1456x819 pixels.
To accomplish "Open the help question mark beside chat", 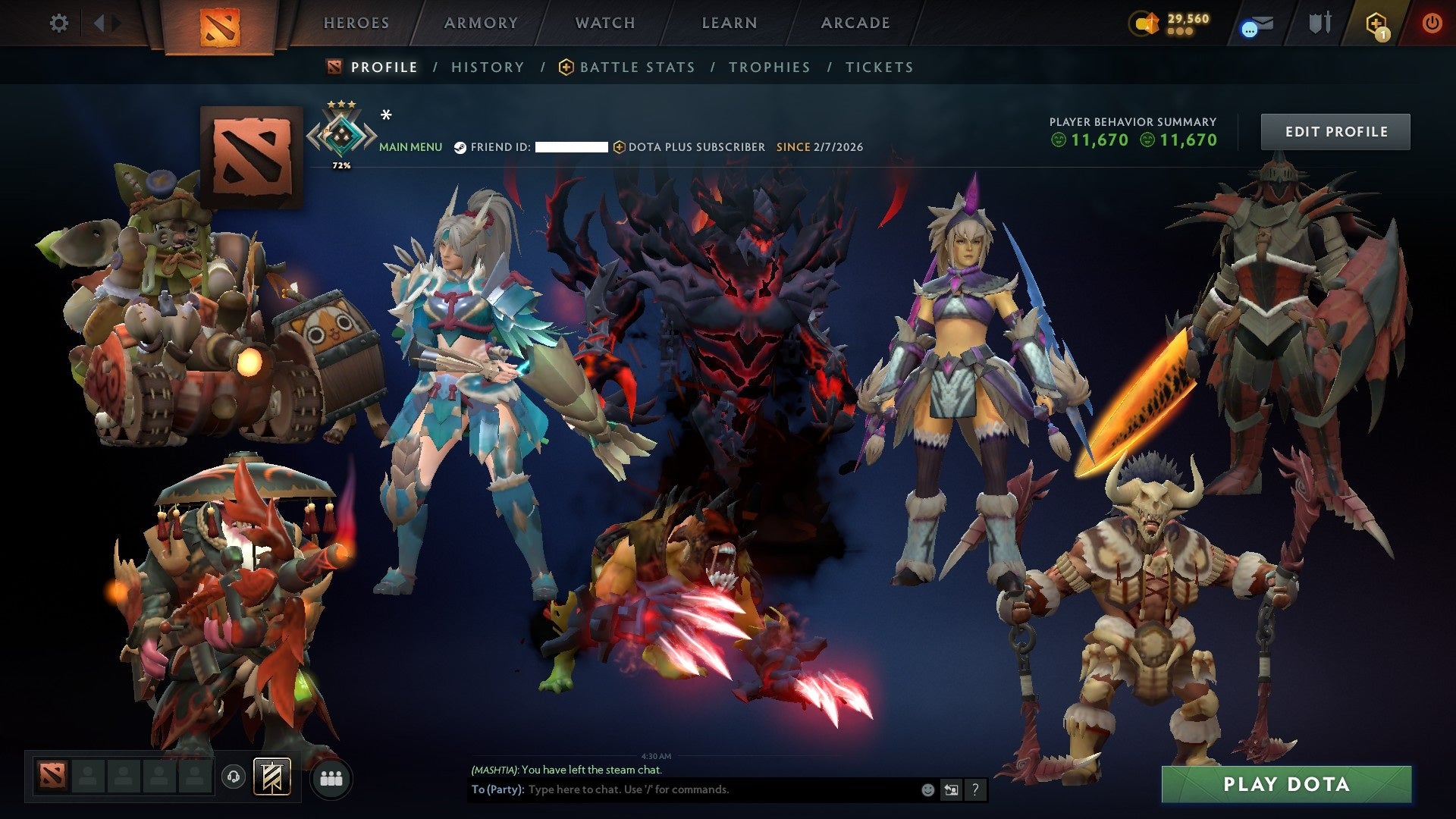I will [x=975, y=790].
